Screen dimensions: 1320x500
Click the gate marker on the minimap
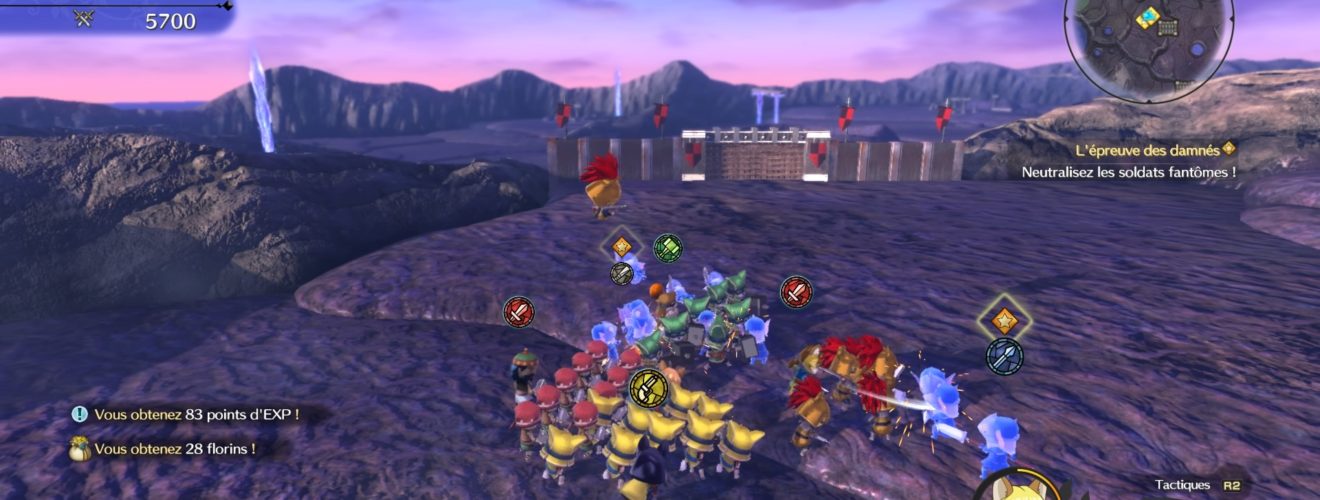point(1167,27)
